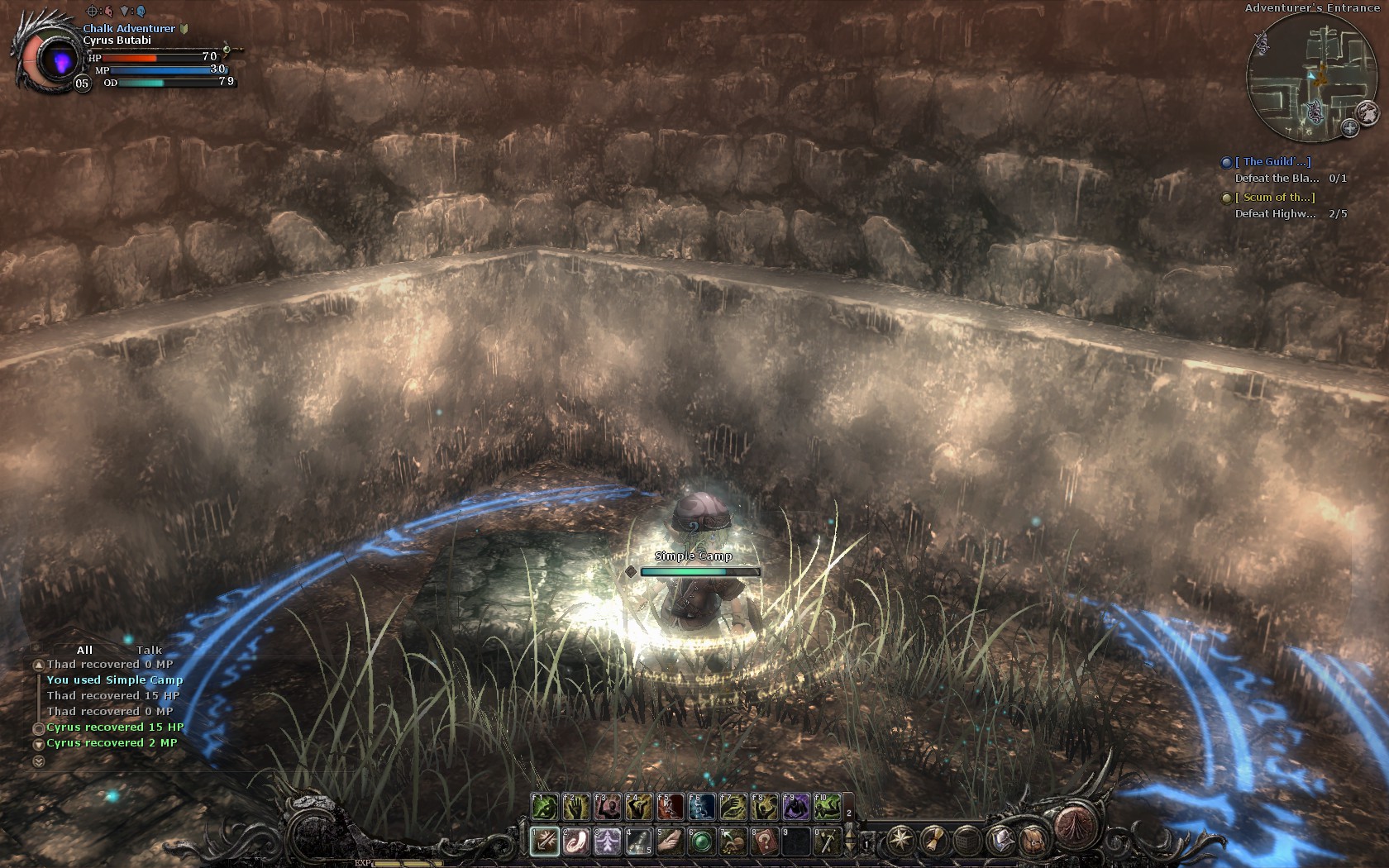Click the yellow quest marker for [Scum of th...]

pos(1228,198)
